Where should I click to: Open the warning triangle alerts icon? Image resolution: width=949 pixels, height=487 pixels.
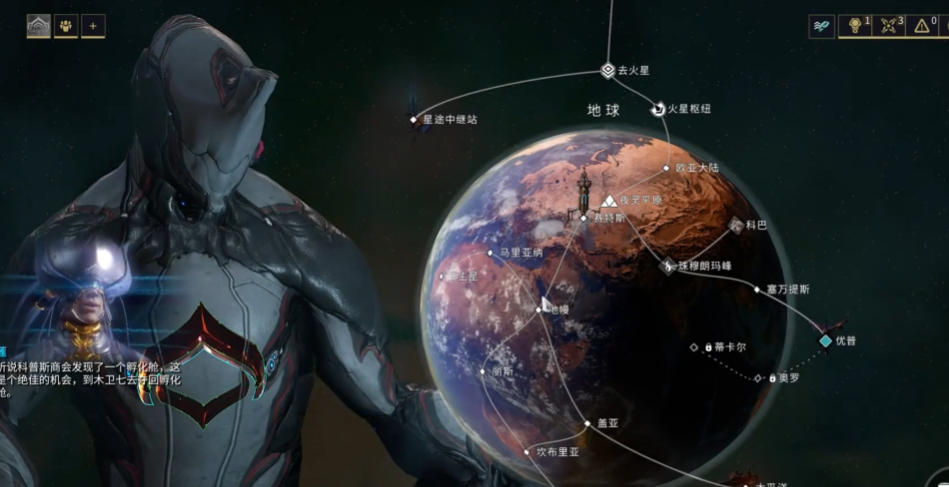921,27
